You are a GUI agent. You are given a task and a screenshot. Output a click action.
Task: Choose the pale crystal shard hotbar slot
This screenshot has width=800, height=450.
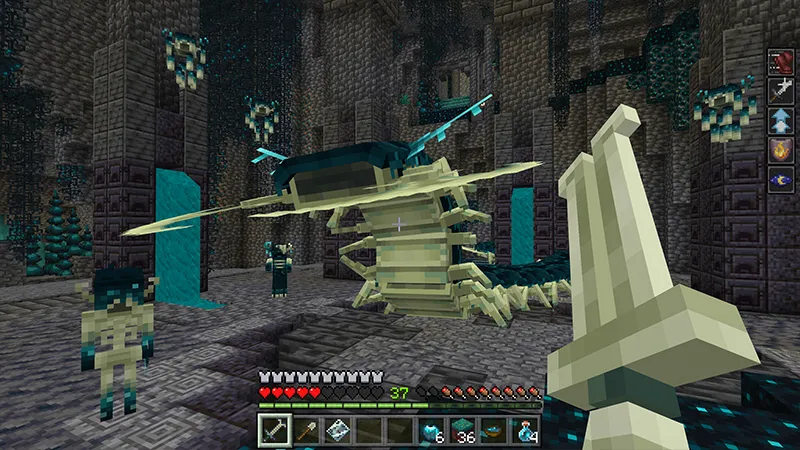point(337,429)
